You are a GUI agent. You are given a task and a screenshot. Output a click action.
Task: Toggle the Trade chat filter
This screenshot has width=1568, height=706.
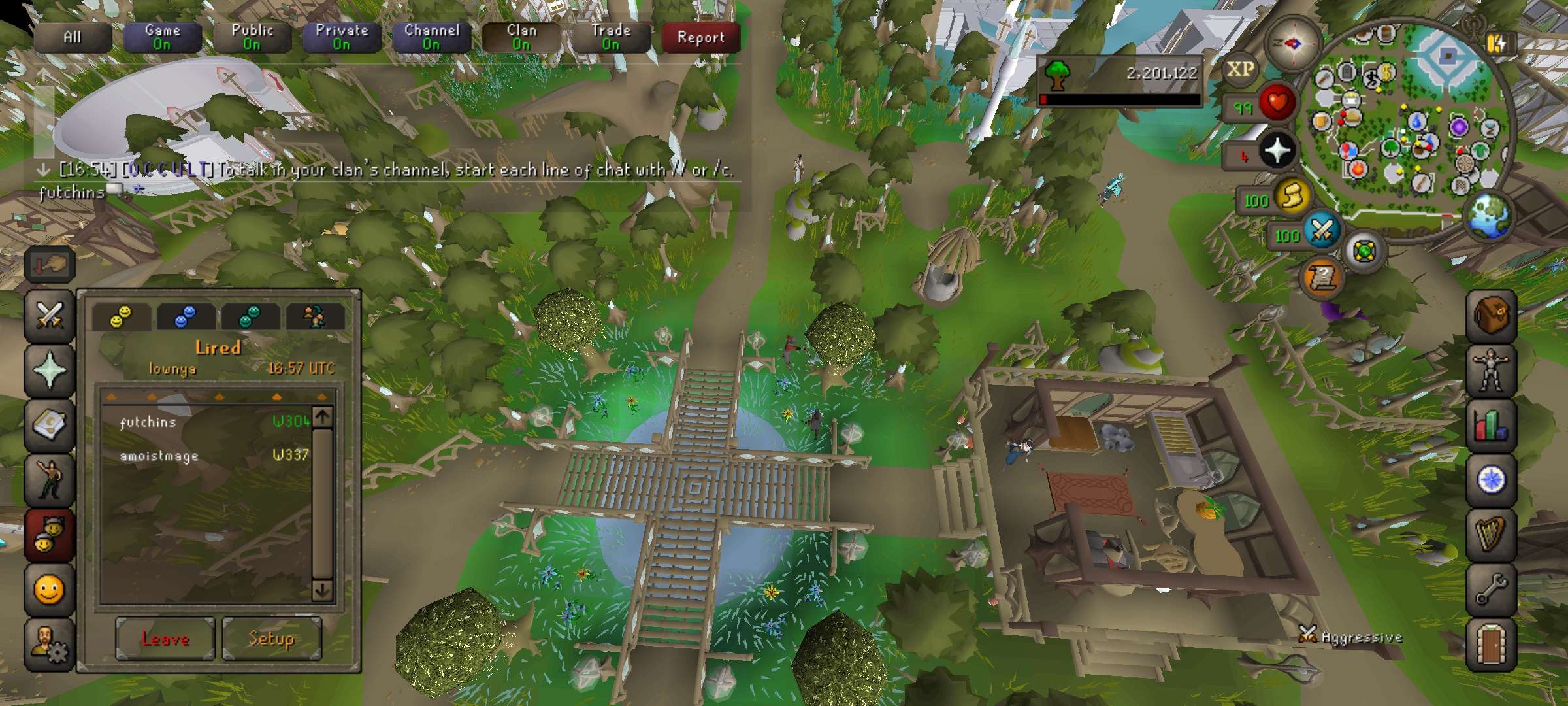pos(610,37)
